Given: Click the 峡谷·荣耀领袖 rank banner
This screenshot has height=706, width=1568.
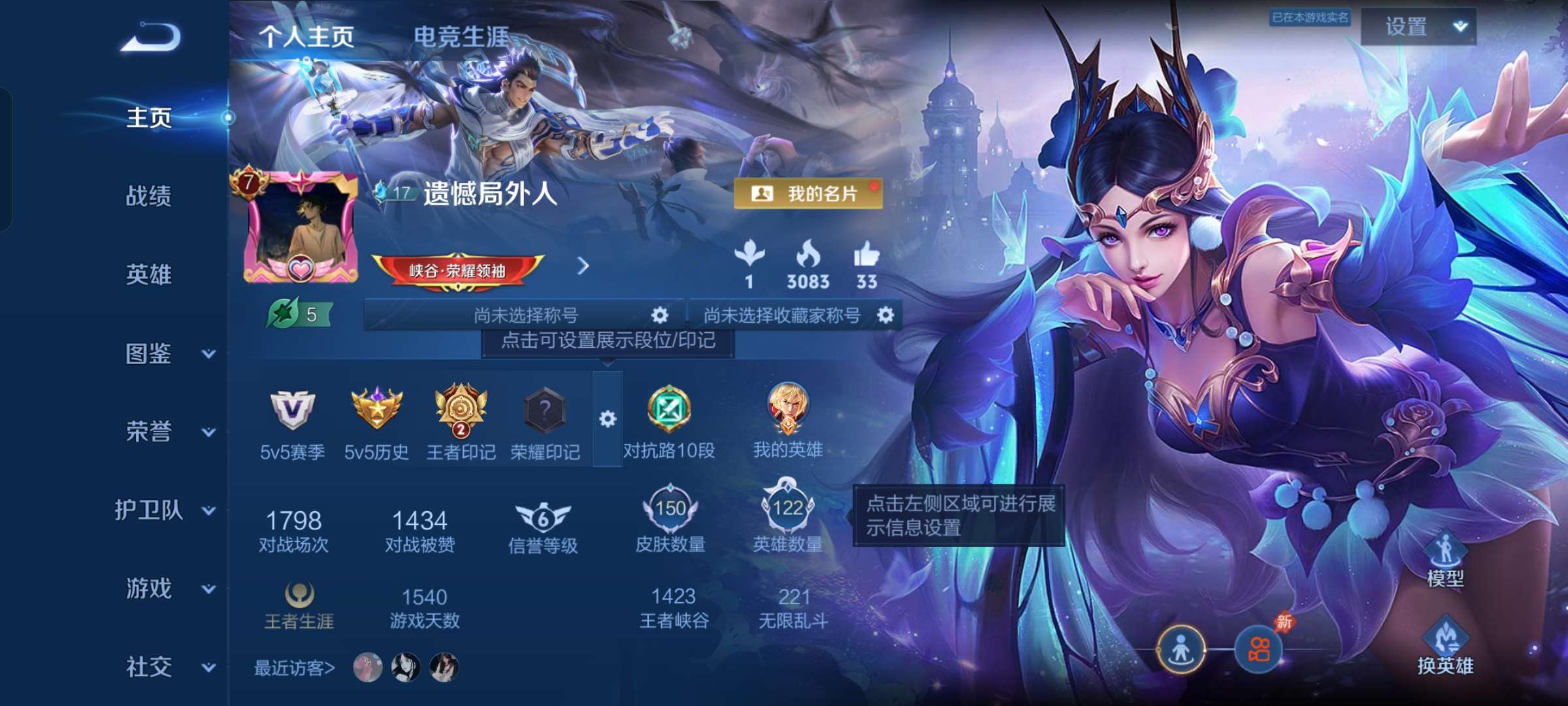Looking at the screenshot, I should [x=460, y=267].
